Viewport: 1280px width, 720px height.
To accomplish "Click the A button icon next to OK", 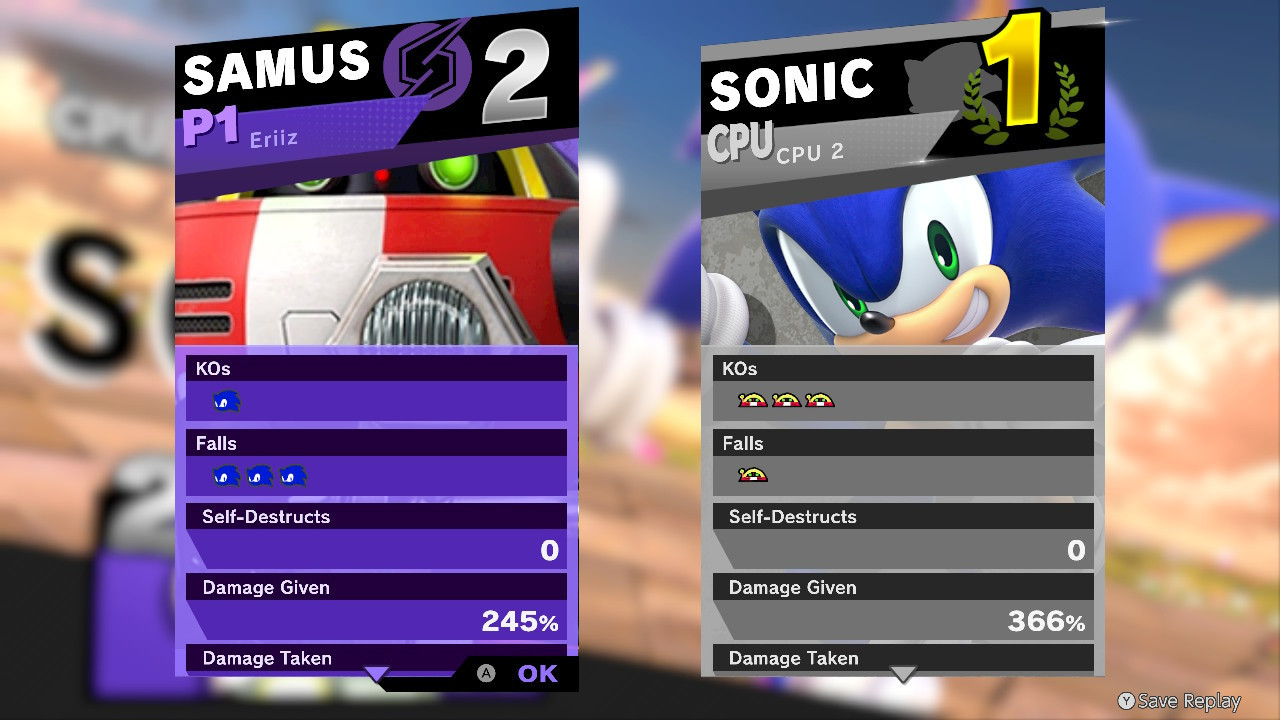I will pyautogui.click(x=487, y=674).
